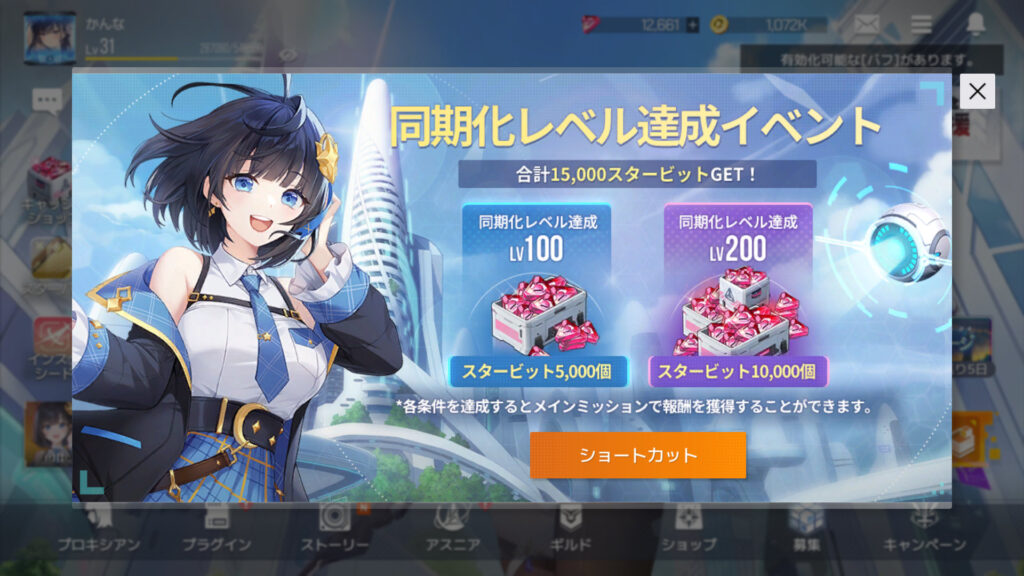The image size is (1024, 576).
Task: Open the プロキシアン menu
Action: pyautogui.click(x=98, y=528)
